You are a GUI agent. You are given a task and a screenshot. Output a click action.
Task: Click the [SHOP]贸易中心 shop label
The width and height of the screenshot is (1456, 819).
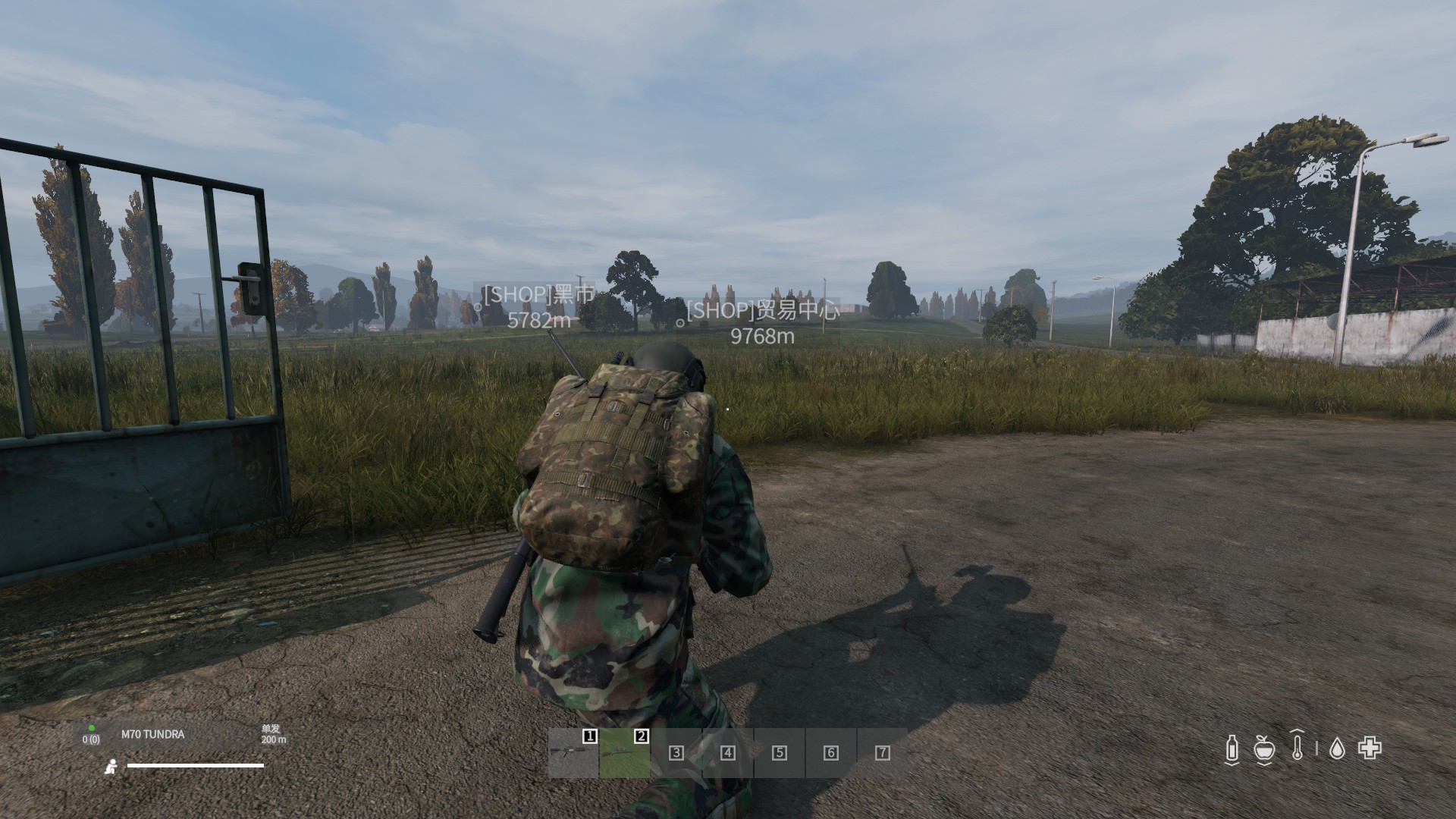[763, 312]
